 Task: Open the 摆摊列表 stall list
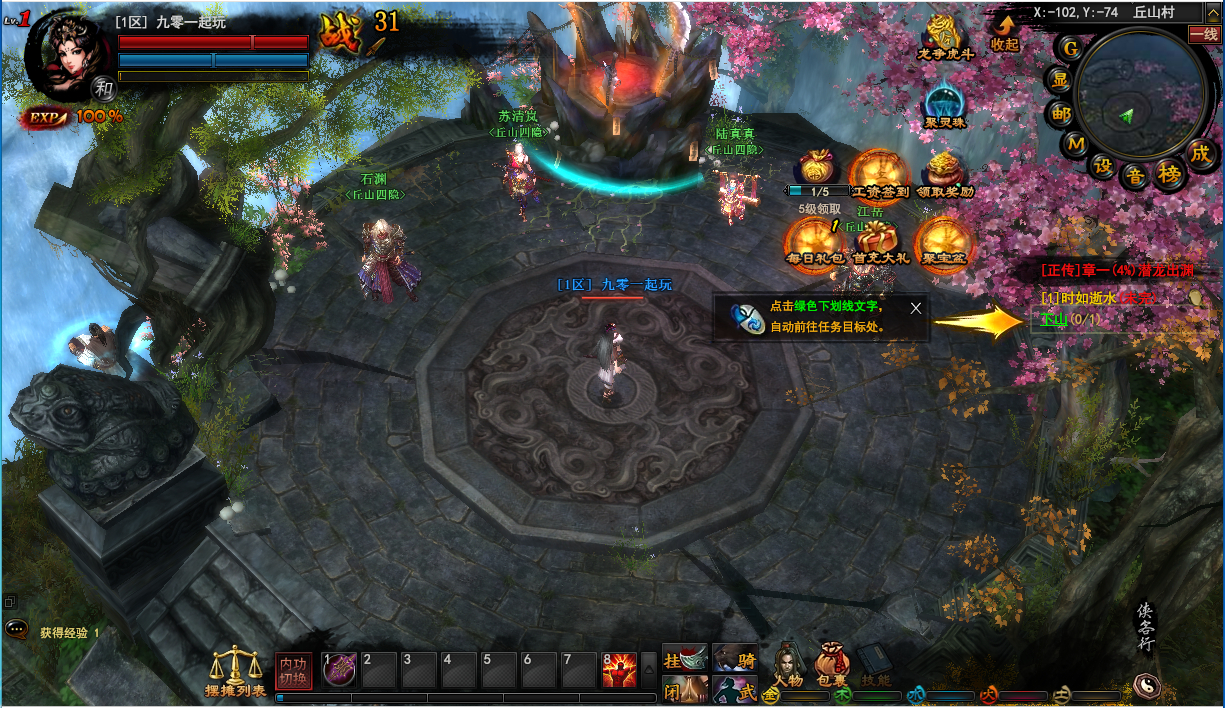point(236,670)
